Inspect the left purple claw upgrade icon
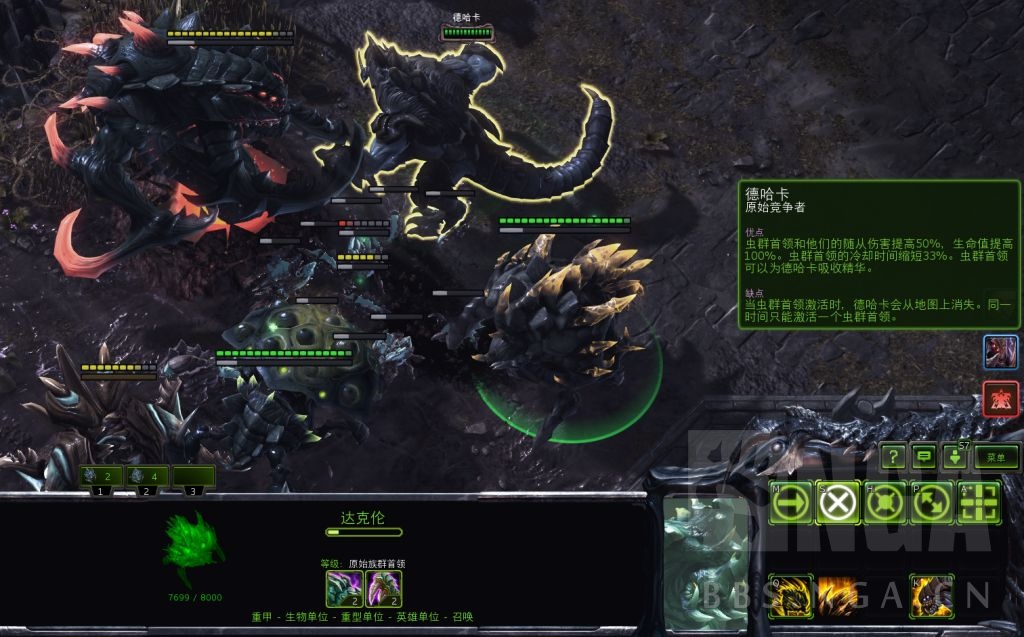 click(x=343, y=588)
